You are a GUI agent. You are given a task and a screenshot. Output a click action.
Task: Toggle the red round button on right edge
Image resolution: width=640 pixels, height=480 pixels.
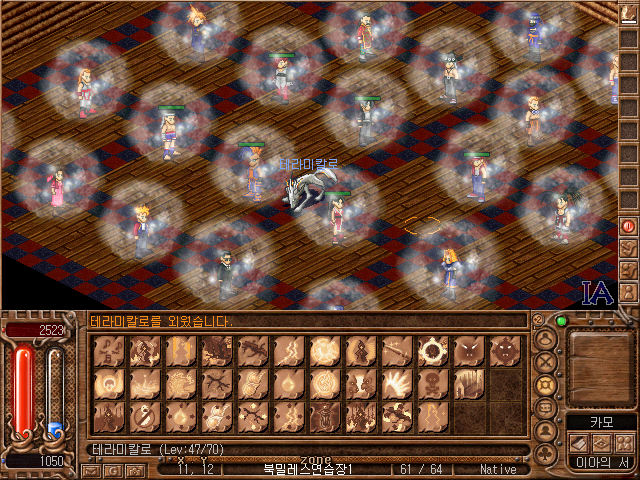pyautogui.click(x=629, y=226)
